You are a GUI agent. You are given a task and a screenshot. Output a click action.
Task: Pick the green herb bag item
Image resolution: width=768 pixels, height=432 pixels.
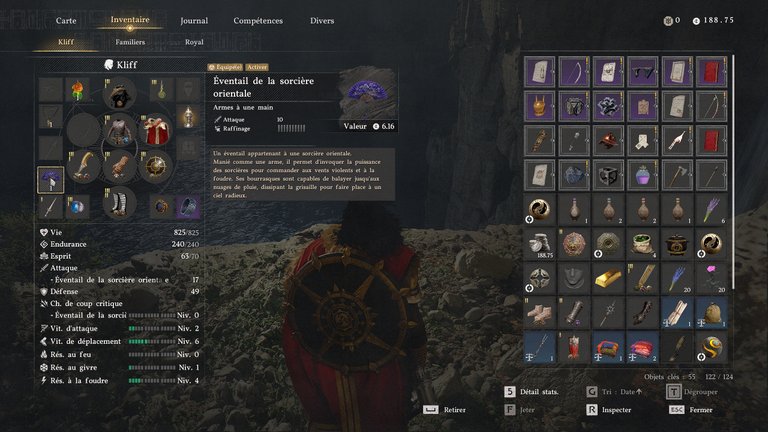pyautogui.click(x=642, y=243)
